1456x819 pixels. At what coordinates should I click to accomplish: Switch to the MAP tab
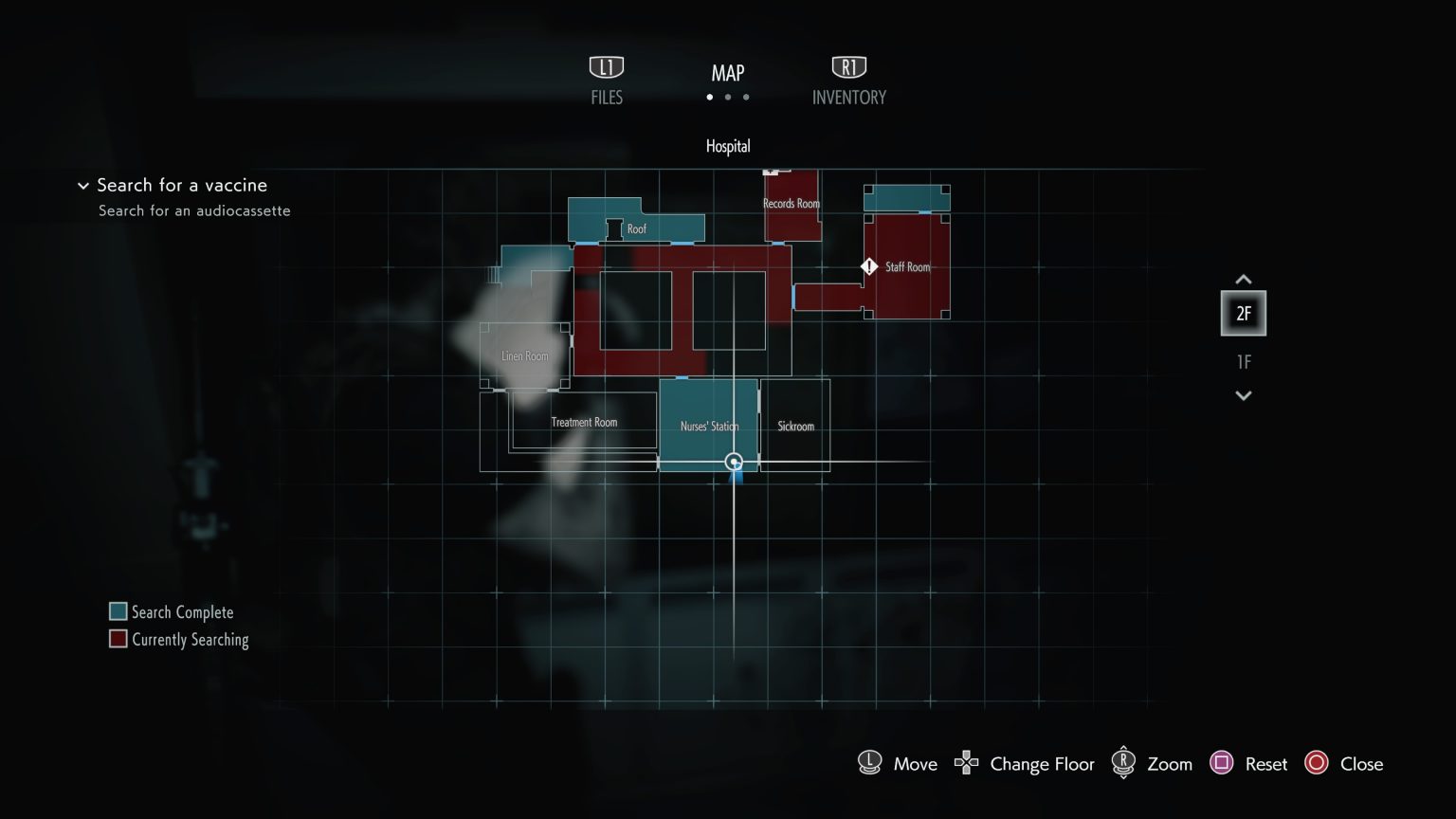click(727, 73)
